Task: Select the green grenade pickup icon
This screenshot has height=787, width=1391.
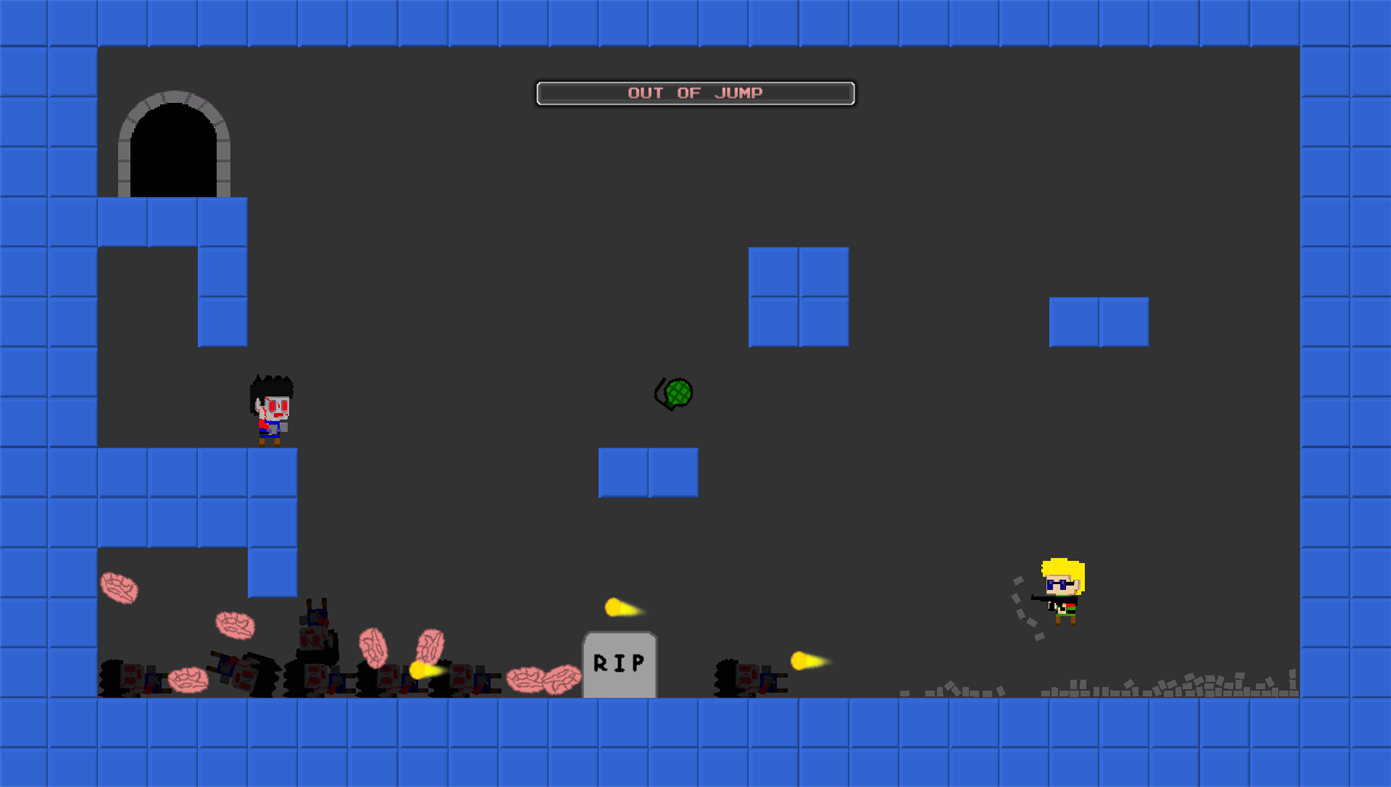Action: tap(673, 394)
